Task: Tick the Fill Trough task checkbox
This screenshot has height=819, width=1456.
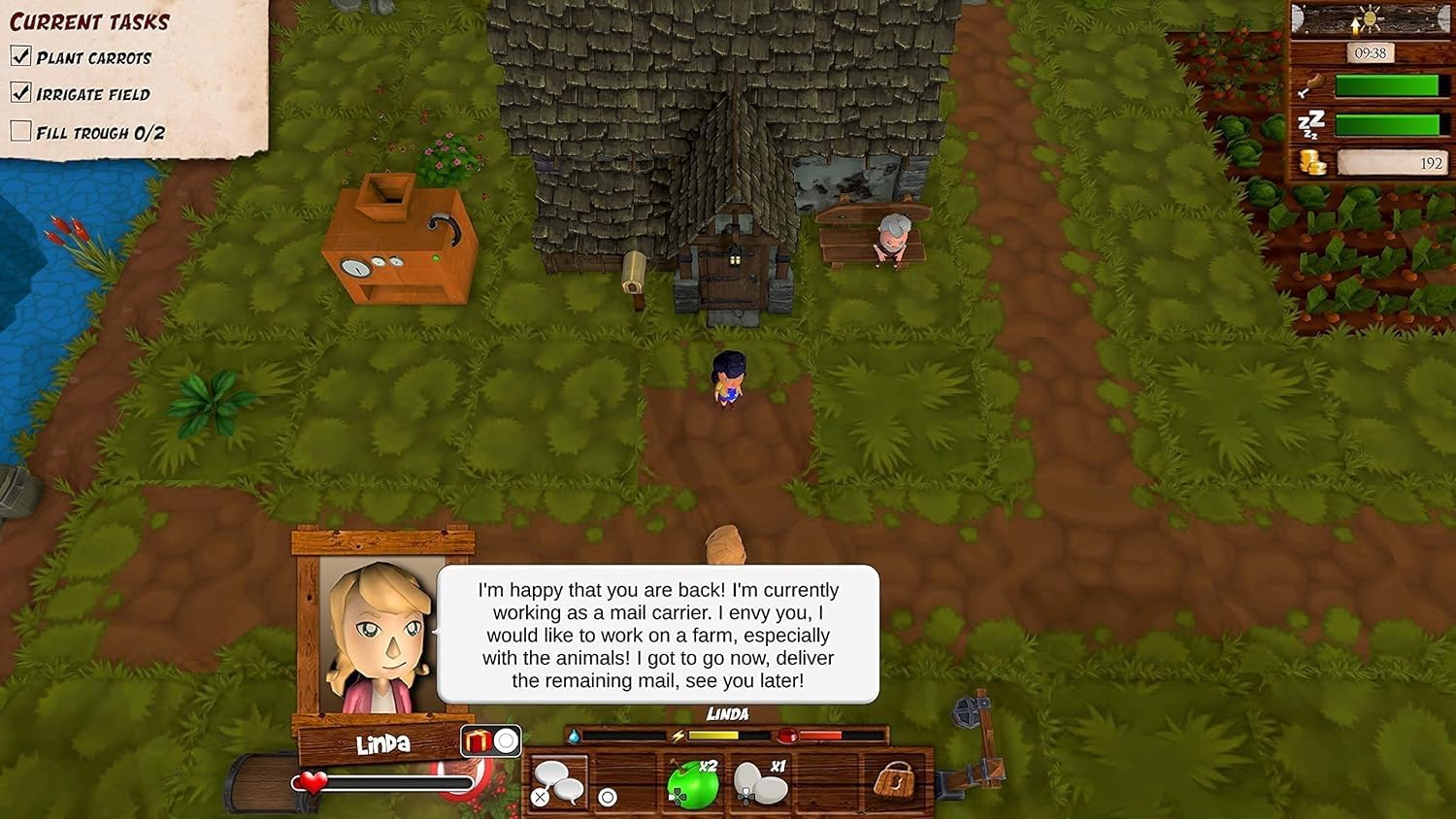Action: [x=20, y=131]
